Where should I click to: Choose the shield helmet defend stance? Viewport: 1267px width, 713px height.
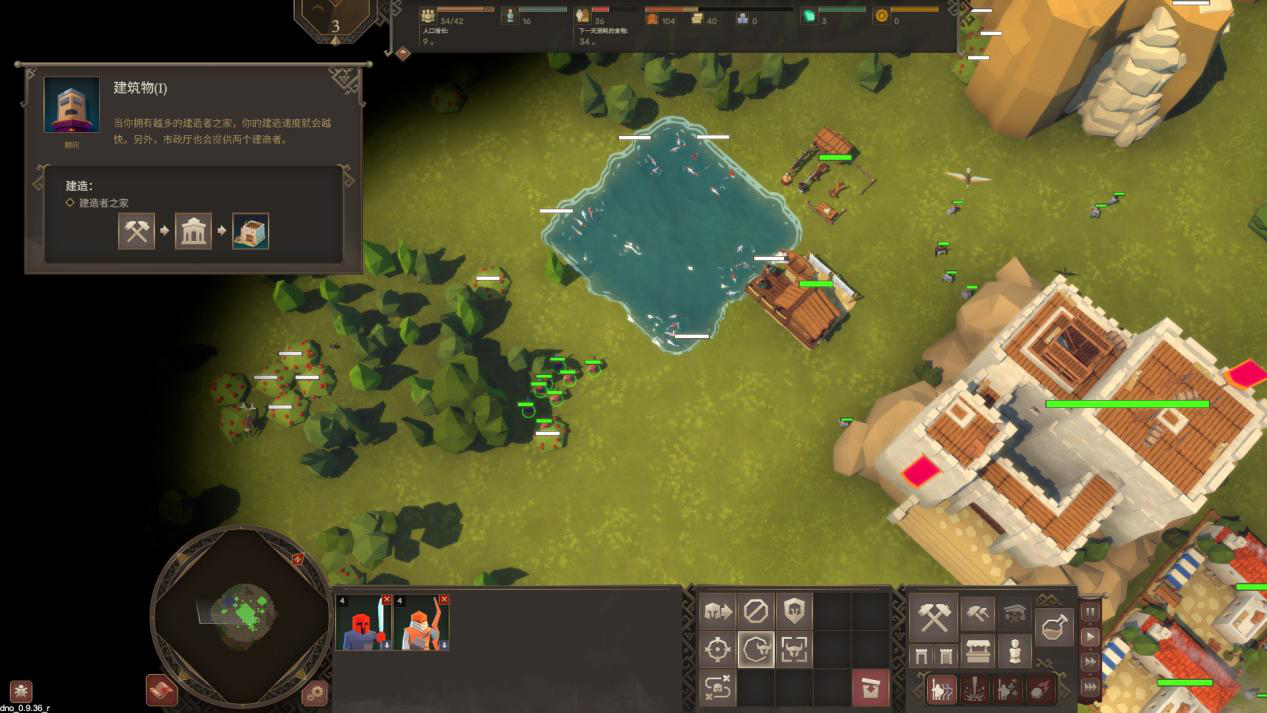[794, 610]
